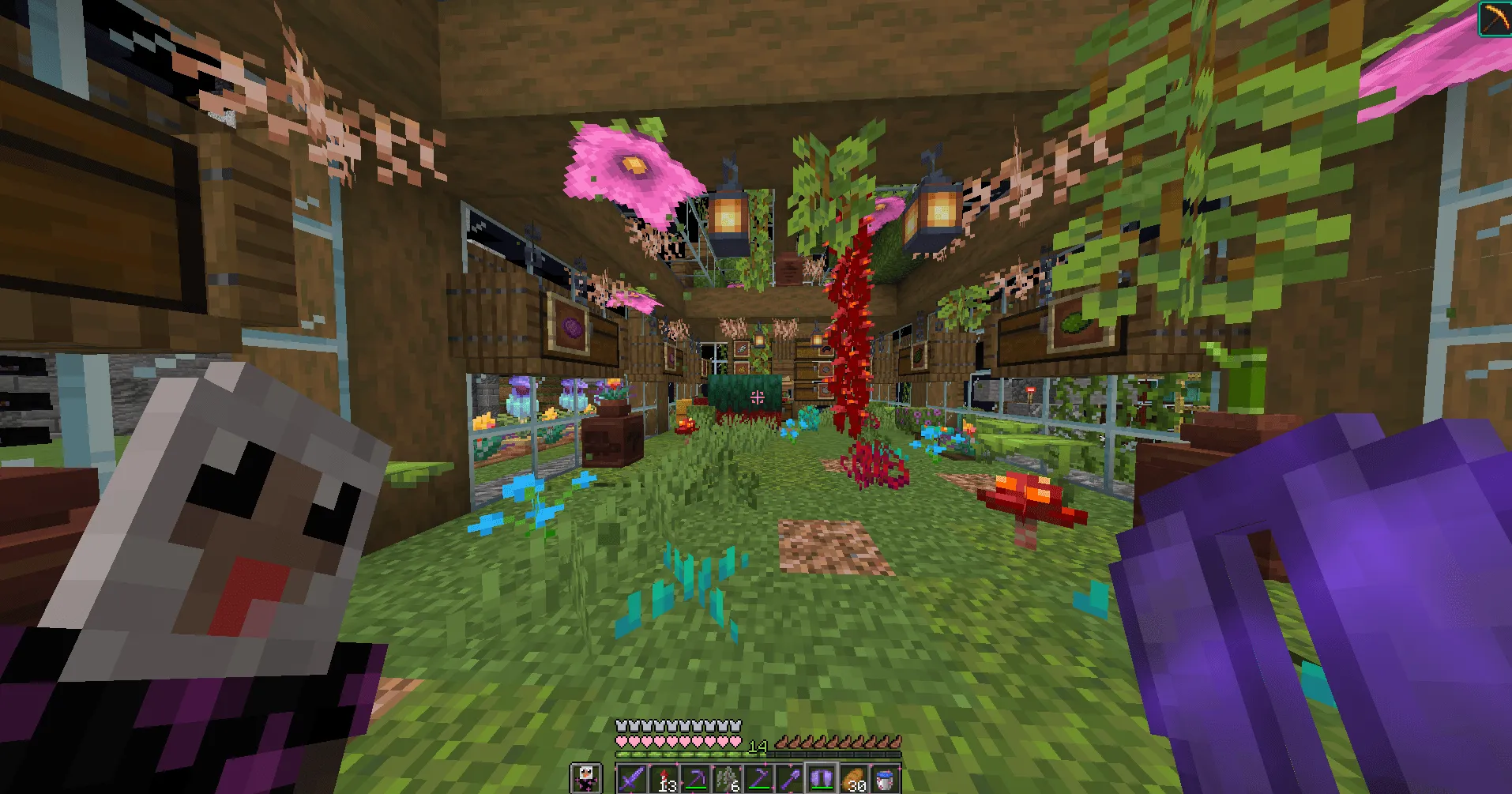This screenshot has width=1512, height=794.
Task: Click the player avatar in the offhand slot
Action: point(588,779)
